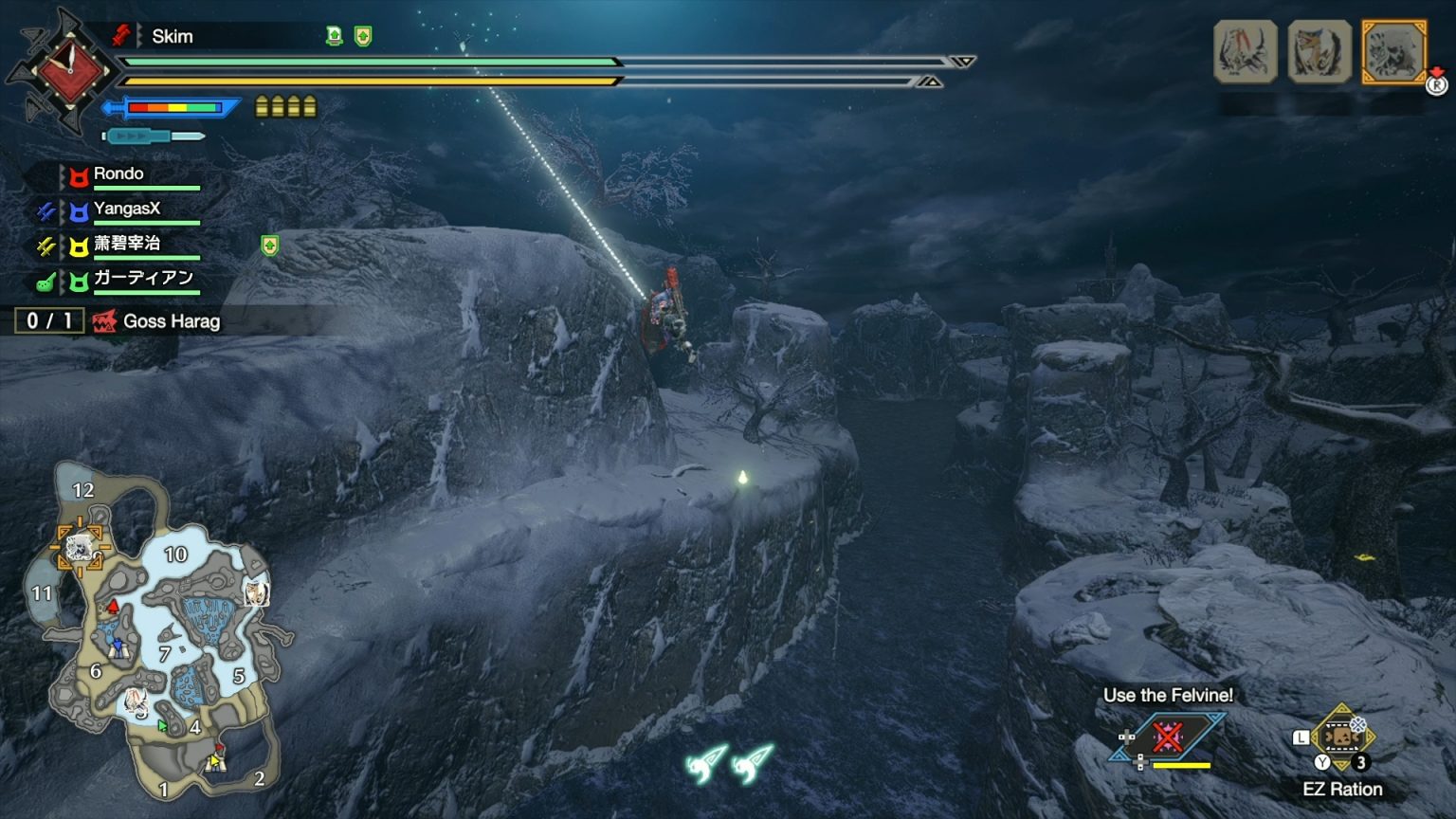Viewport: 1456px width, 819px height.
Task: Expand the health bar arrow indicator
Action: 964,62
